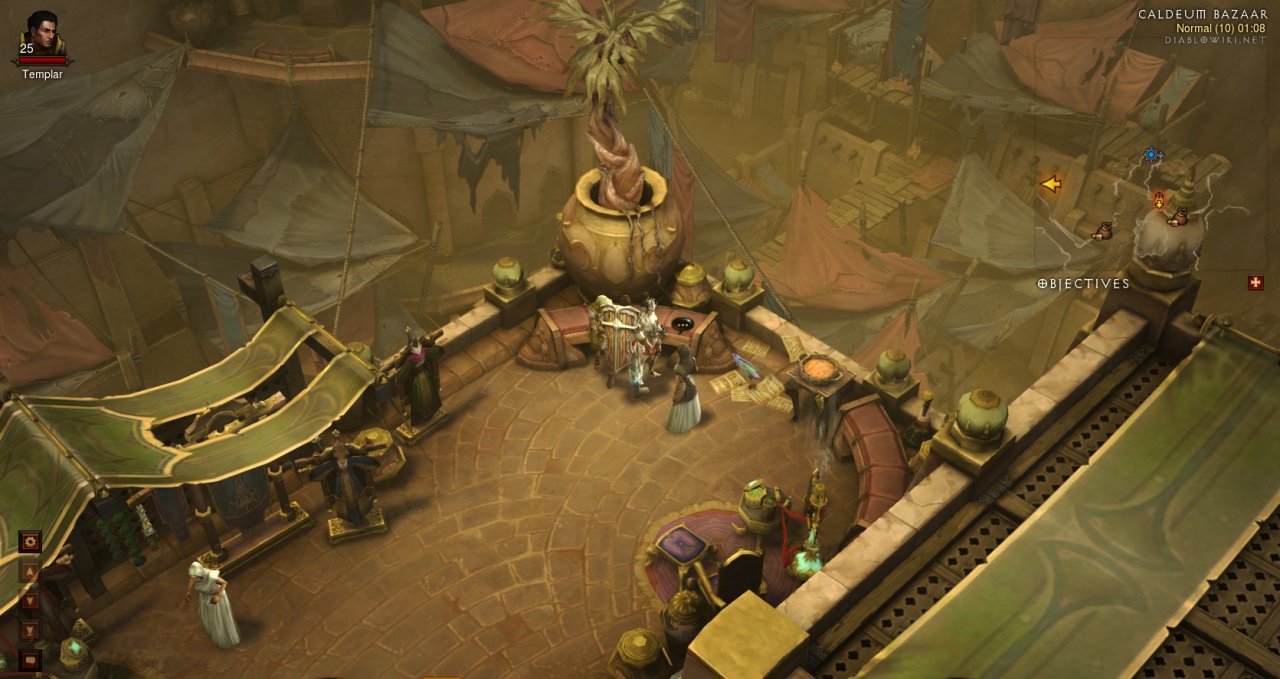Open the chat speech bubble button
This screenshot has height=679, width=1280.
(30, 660)
